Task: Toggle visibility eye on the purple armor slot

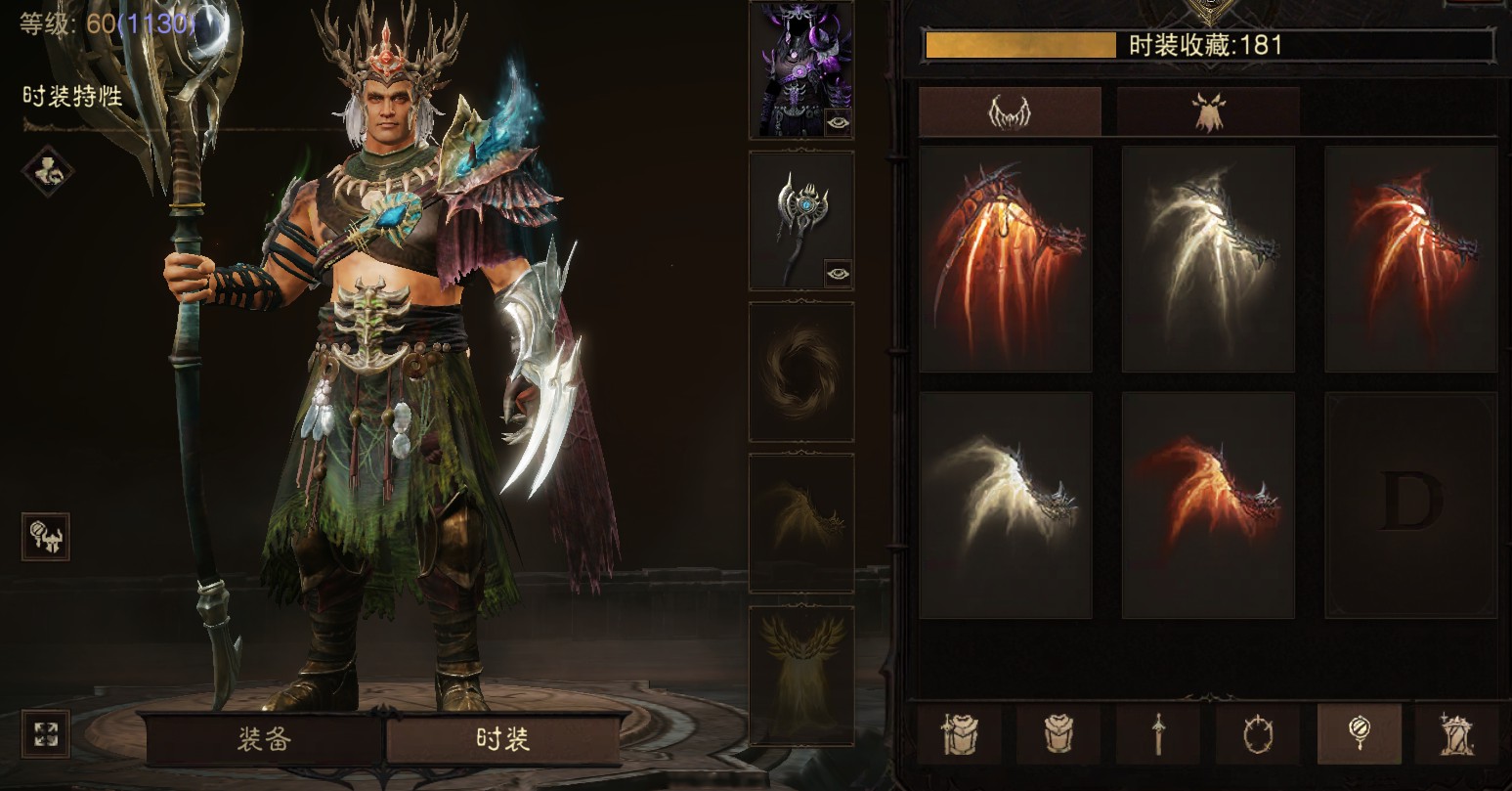Action: 838,121
